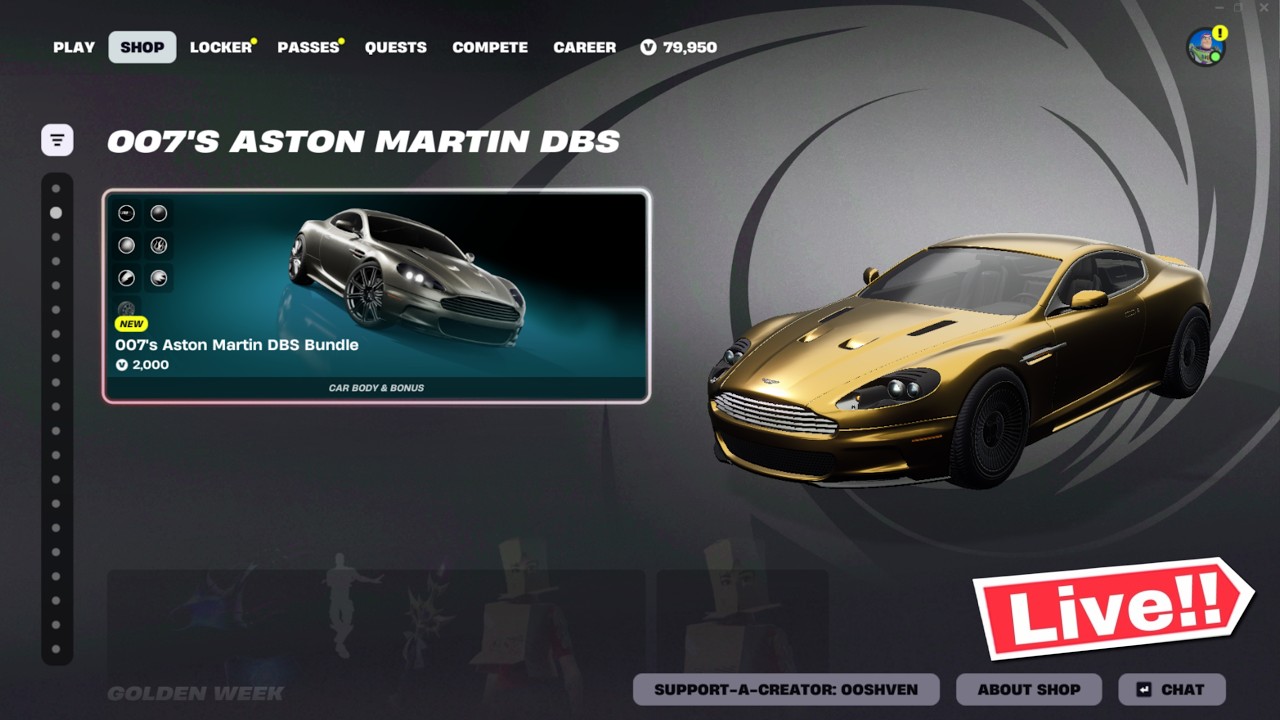Go to the PASSES tab
Screen dimensions: 1280x720
pos(308,47)
